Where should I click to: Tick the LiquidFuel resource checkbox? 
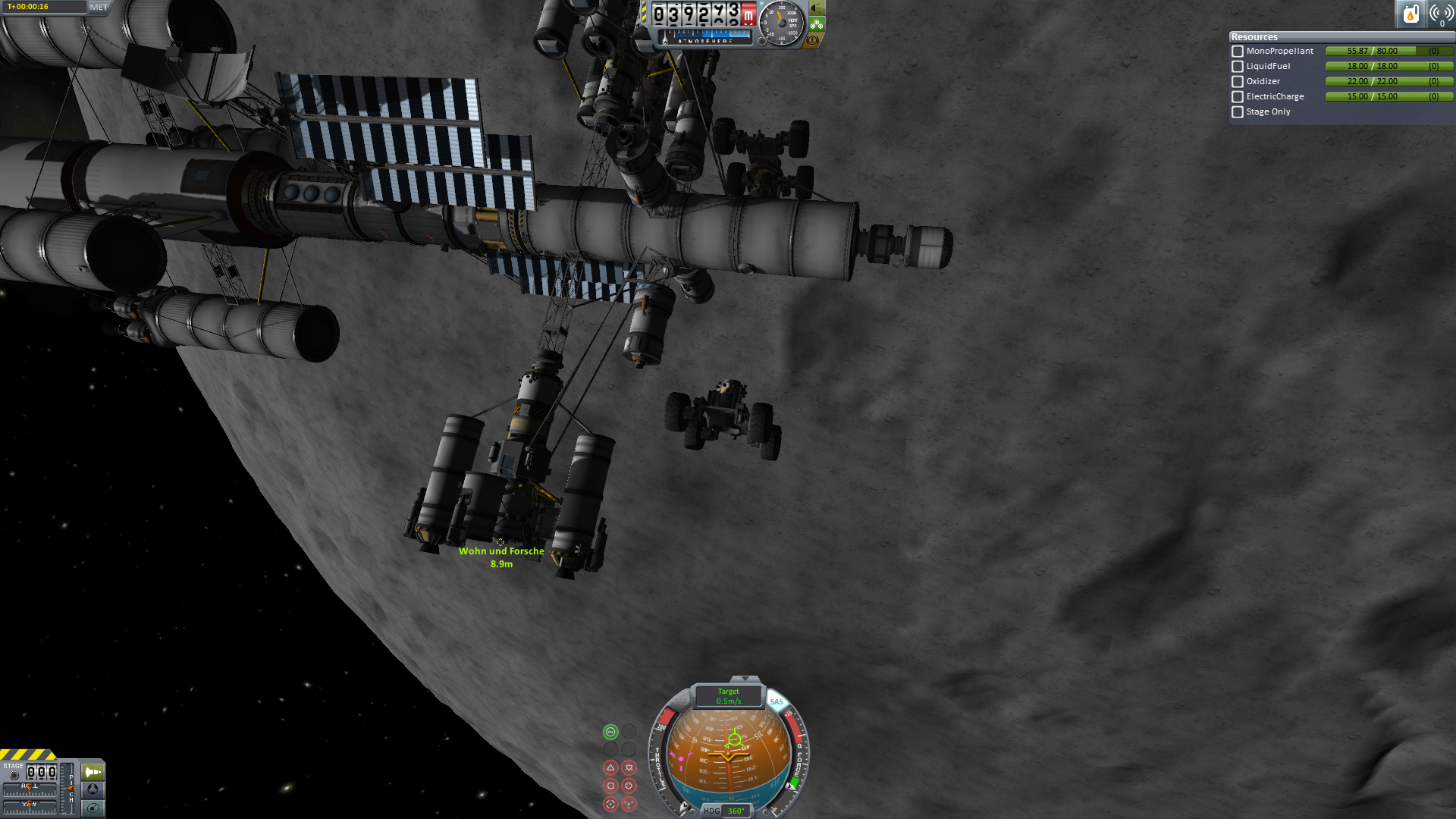1238,67
